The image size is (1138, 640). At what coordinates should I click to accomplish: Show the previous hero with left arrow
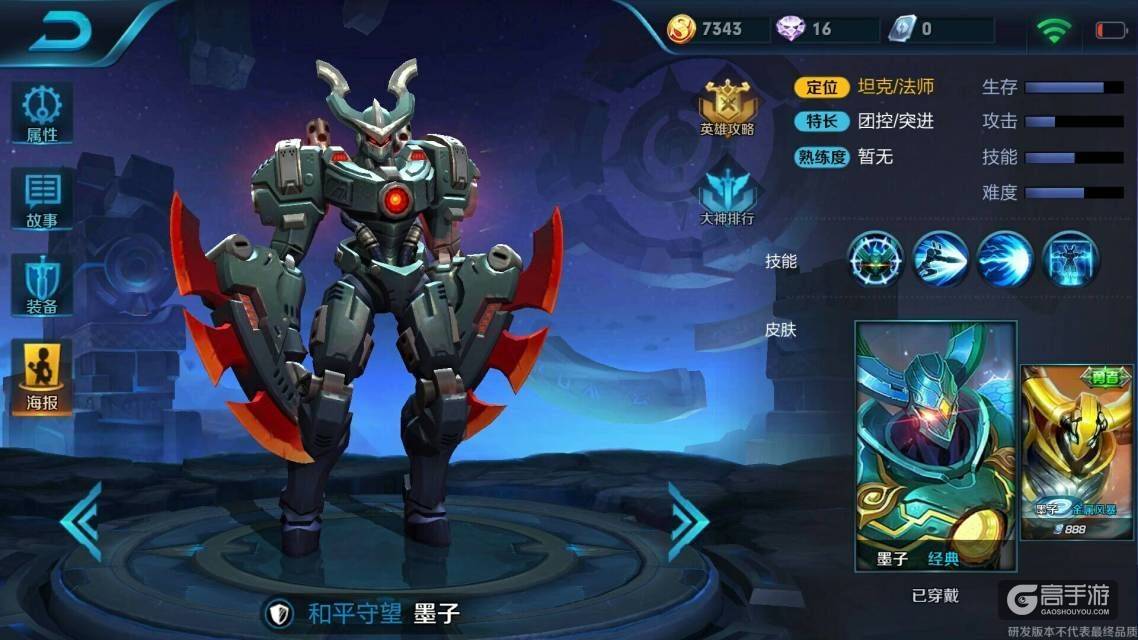(80, 520)
